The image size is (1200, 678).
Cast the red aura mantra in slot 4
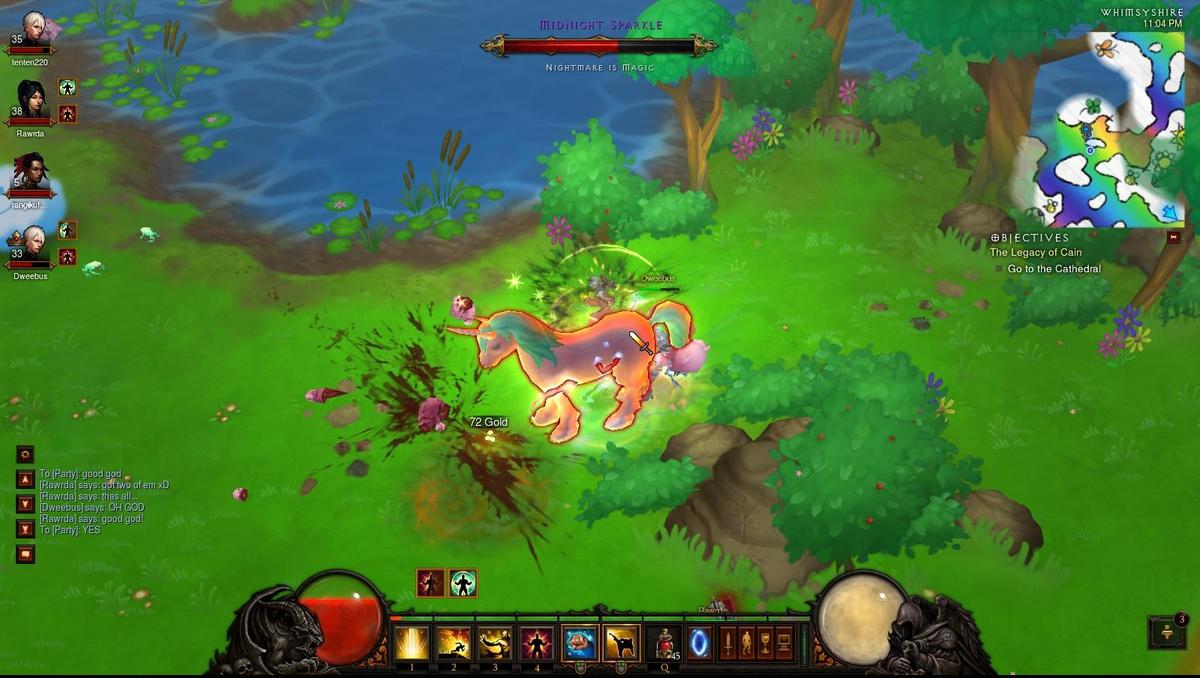coord(537,643)
